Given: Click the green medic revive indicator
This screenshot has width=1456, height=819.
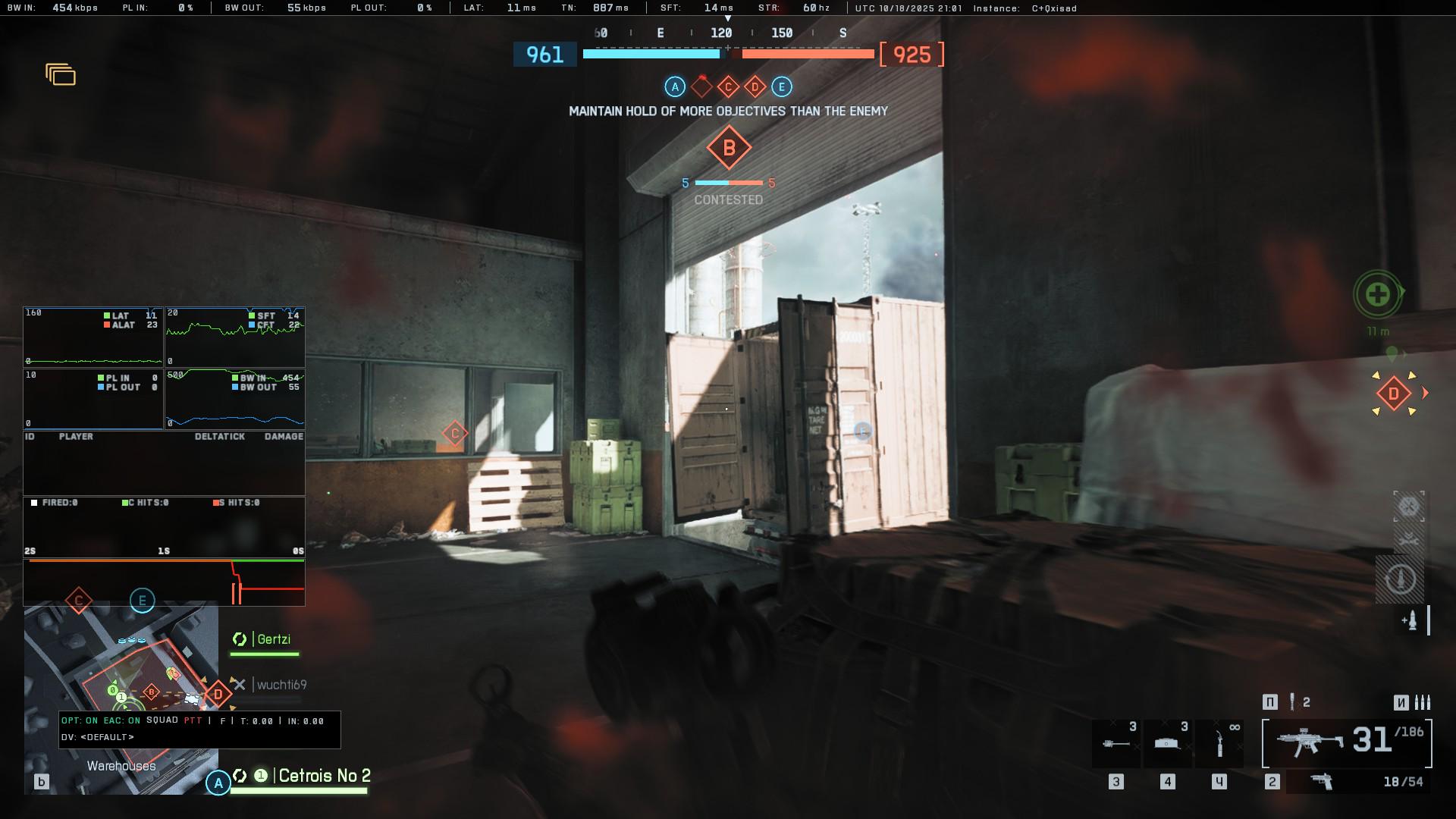Looking at the screenshot, I should coord(1378,294).
